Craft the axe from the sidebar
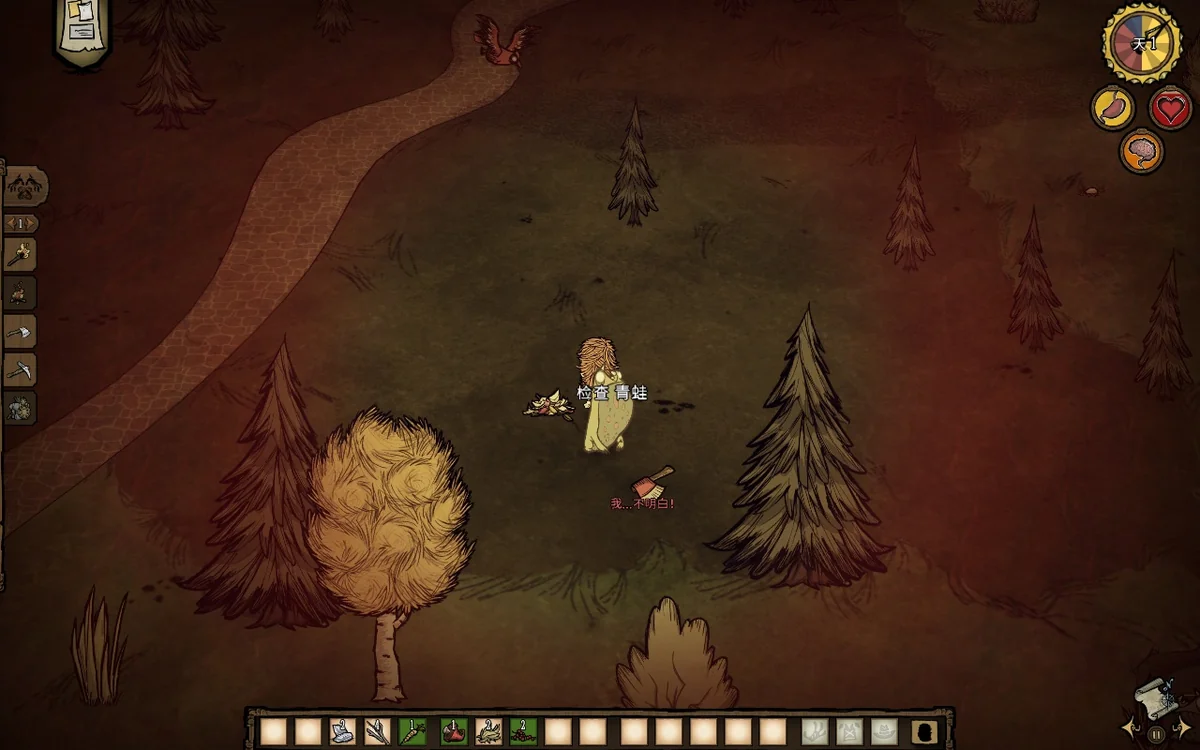 [19, 331]
